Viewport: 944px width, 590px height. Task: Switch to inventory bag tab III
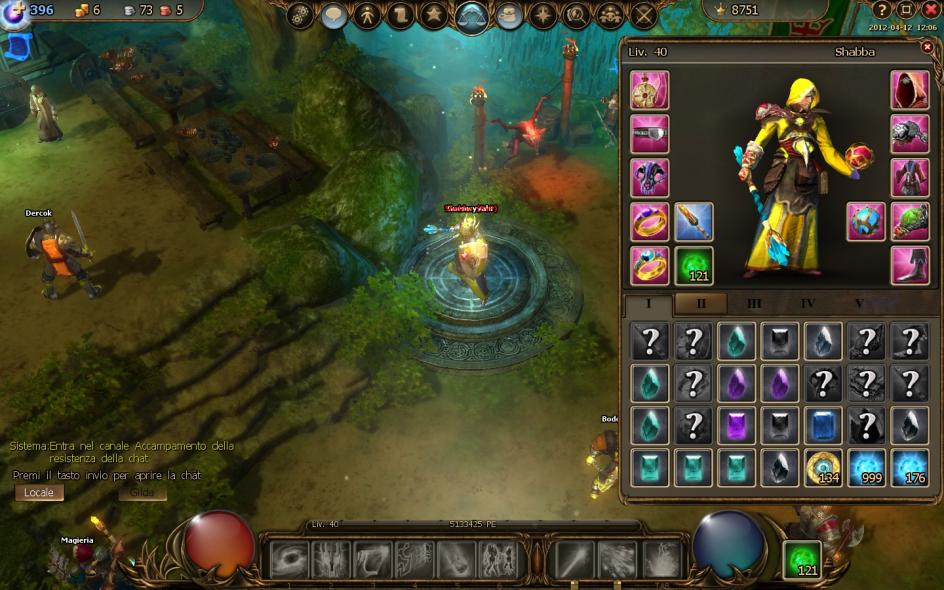pos(754,304)
